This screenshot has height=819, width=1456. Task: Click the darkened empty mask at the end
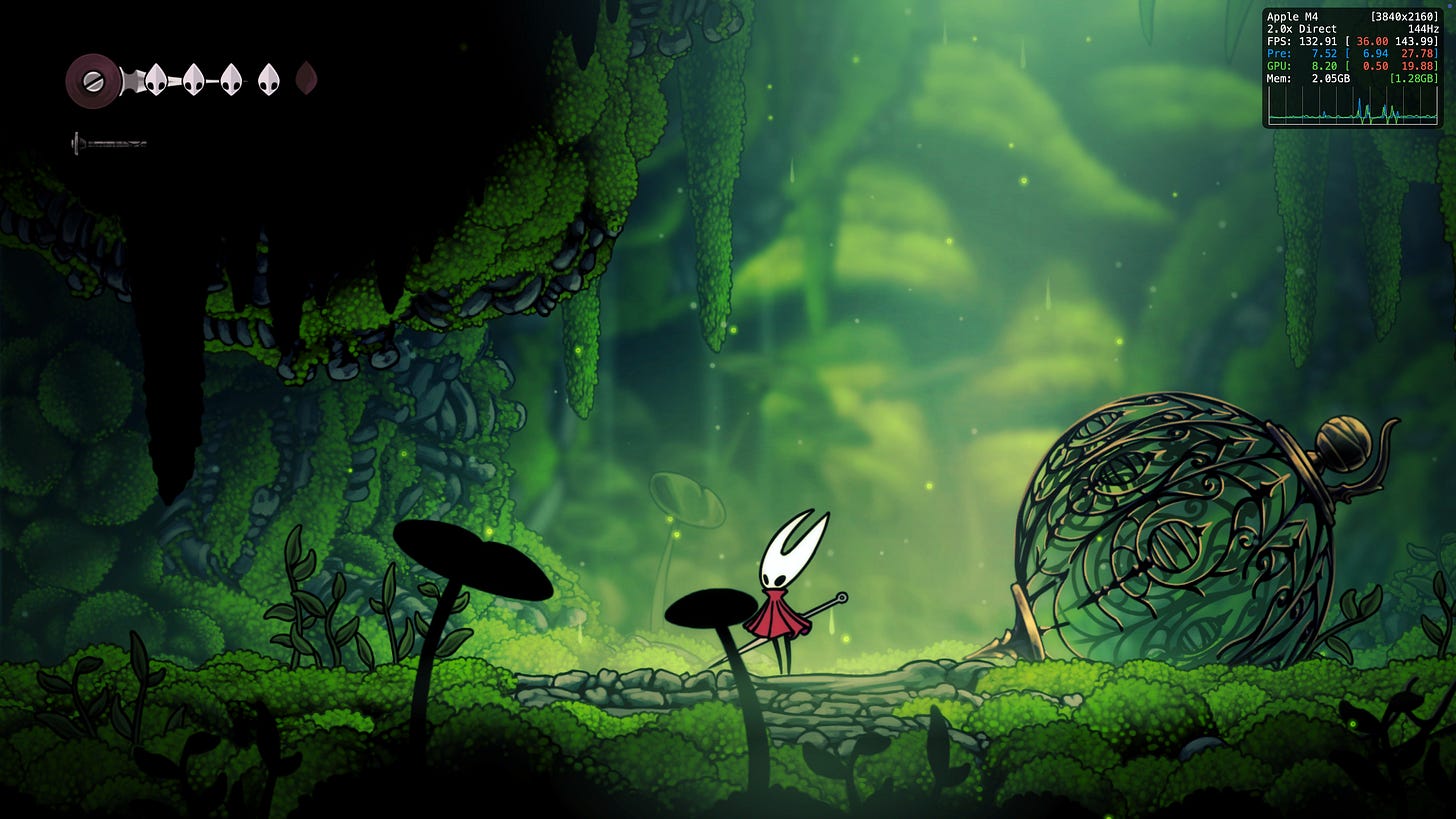(305, 78)
